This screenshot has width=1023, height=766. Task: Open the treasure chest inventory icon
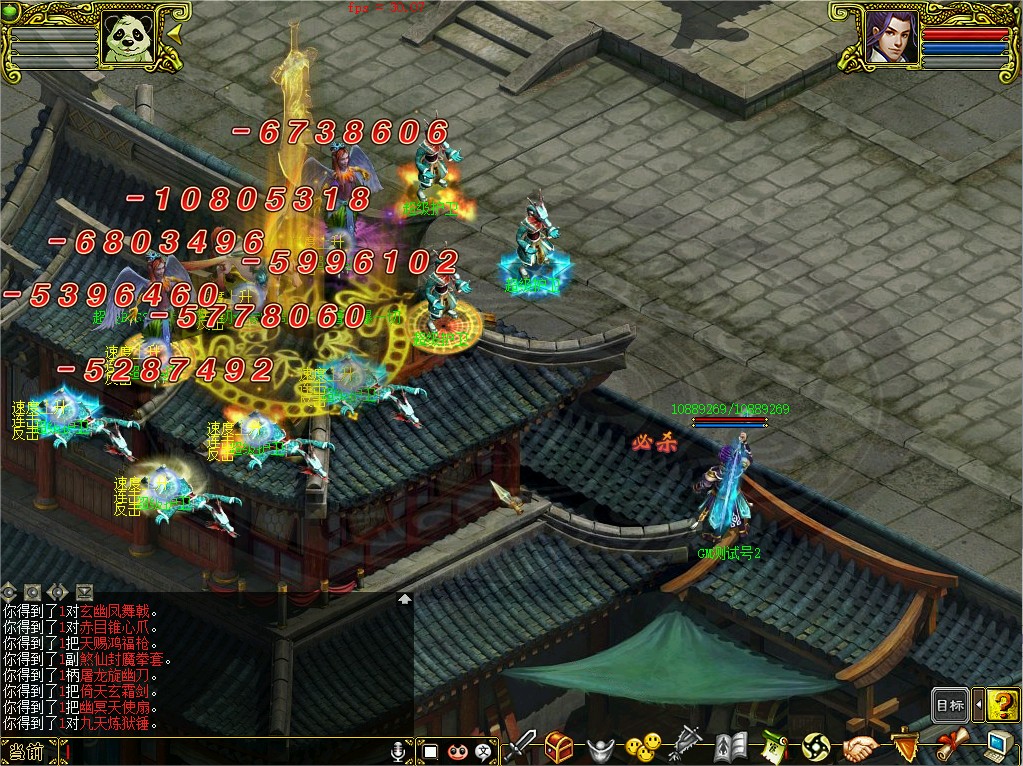coord(558,746)
